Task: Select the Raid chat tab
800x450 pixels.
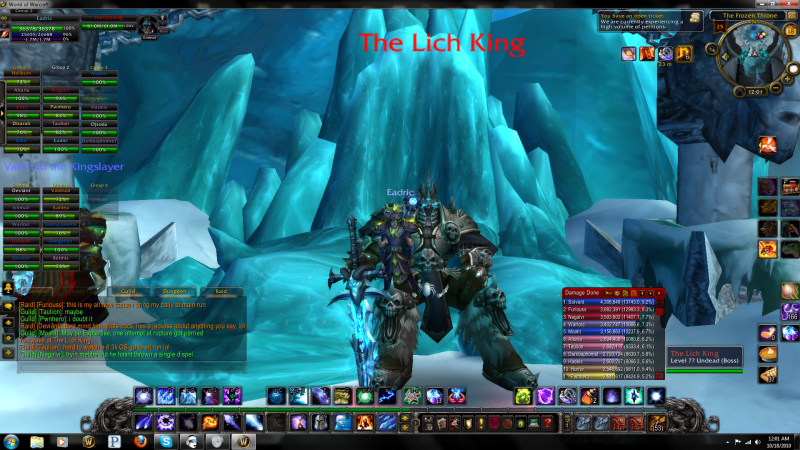Action: pyautogui.click(x=221, y=291)
